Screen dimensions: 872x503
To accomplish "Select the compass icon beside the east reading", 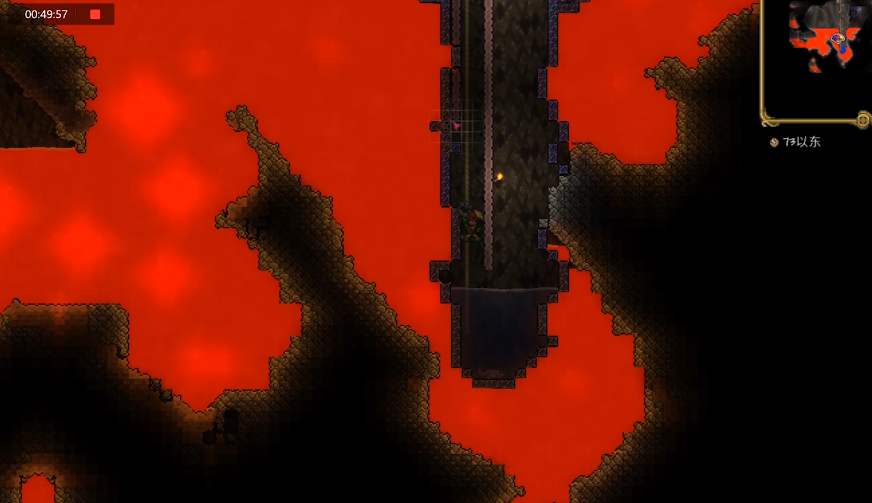I will click(x=774, y=142).
